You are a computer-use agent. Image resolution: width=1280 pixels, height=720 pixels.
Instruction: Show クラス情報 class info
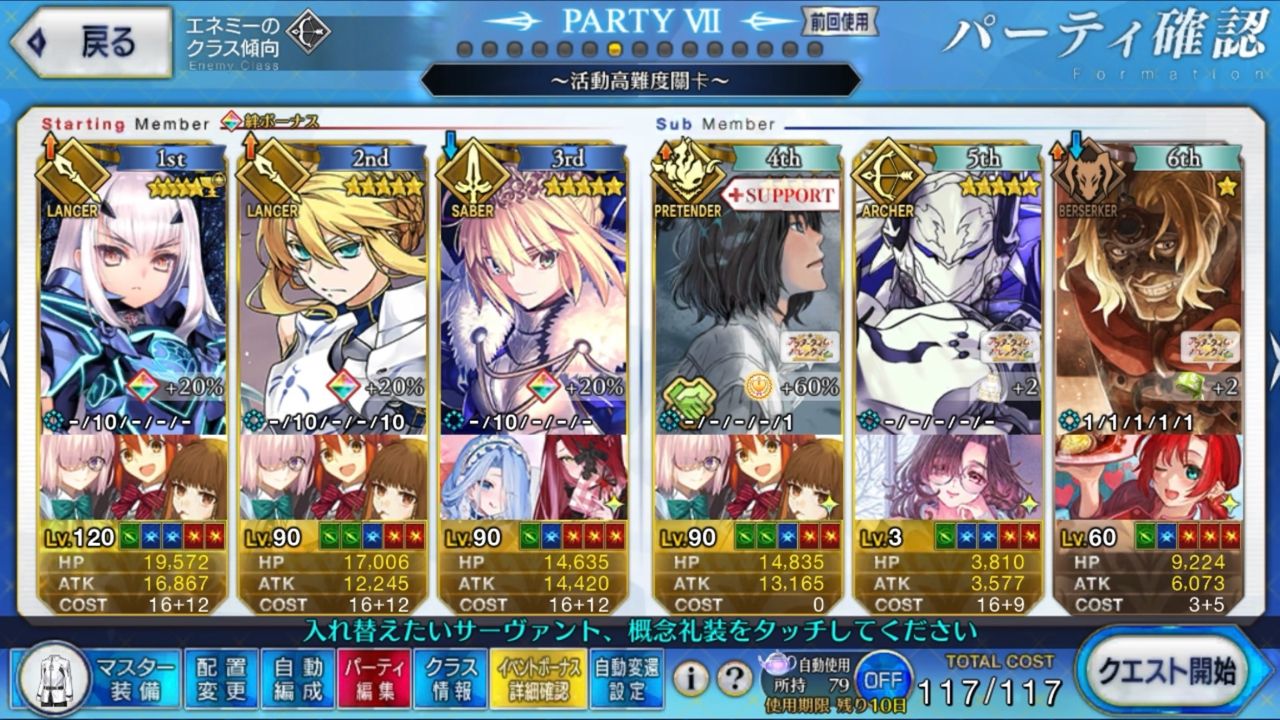point(450,679)
